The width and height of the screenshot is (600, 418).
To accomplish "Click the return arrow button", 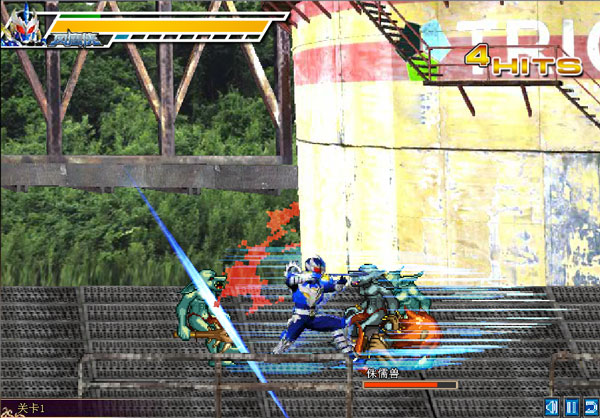I will (589, 407).
